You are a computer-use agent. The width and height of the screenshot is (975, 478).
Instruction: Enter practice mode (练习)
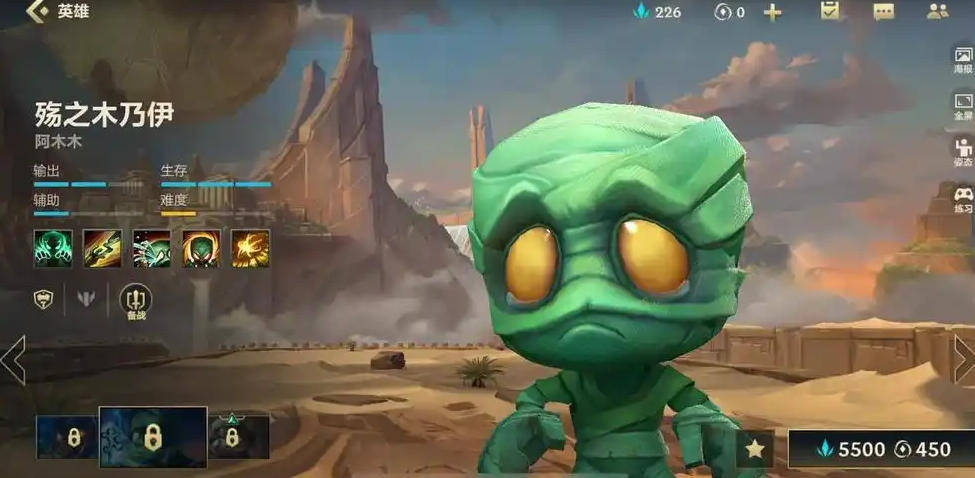click(x=962, y=199)
